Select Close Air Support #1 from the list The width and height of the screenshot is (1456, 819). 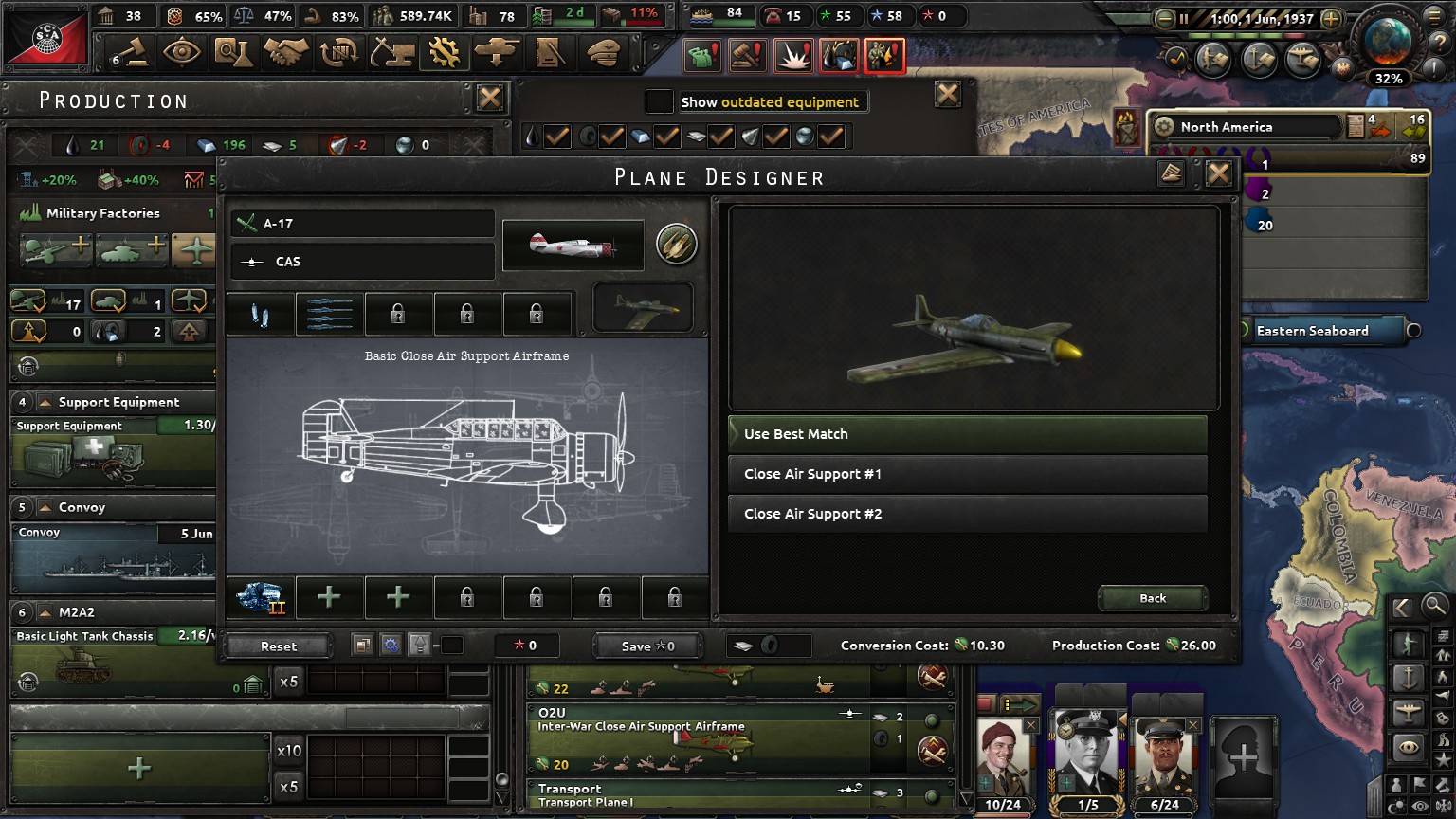967,474
